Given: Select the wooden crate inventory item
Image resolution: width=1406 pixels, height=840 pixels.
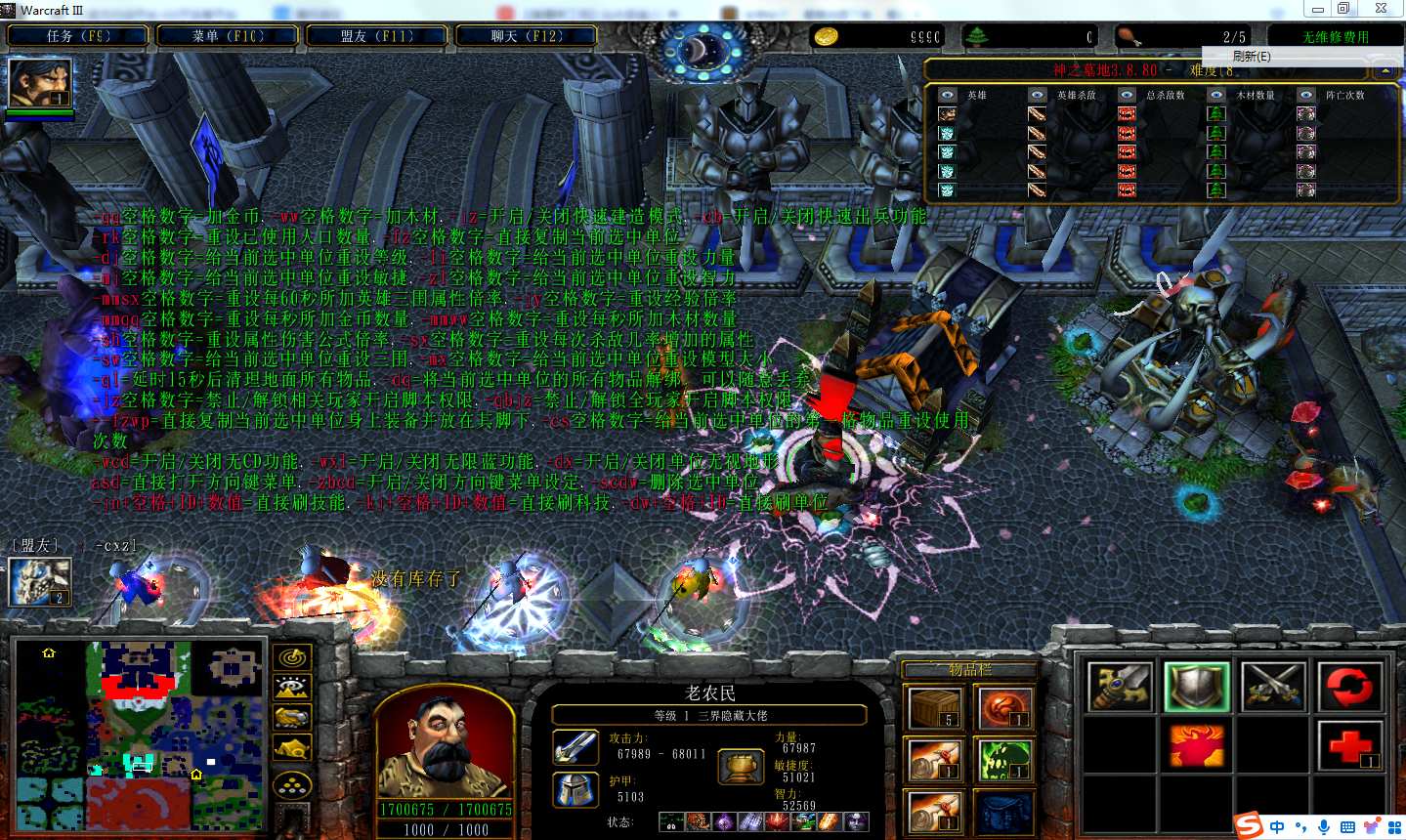Looking at the screenshot, I should coord(935,707).
